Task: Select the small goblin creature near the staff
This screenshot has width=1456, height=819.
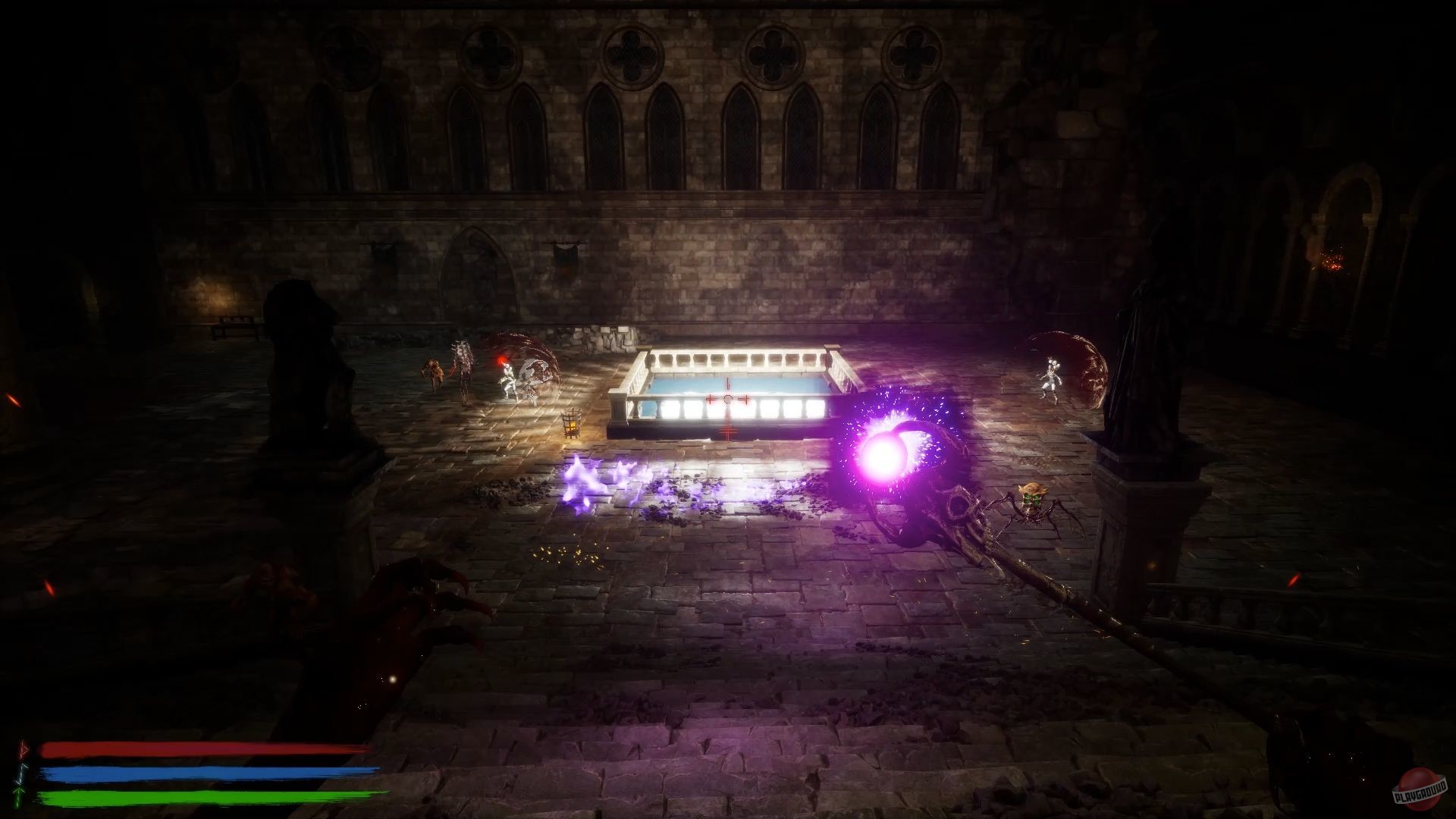Action: click(x=1033, y=497)
